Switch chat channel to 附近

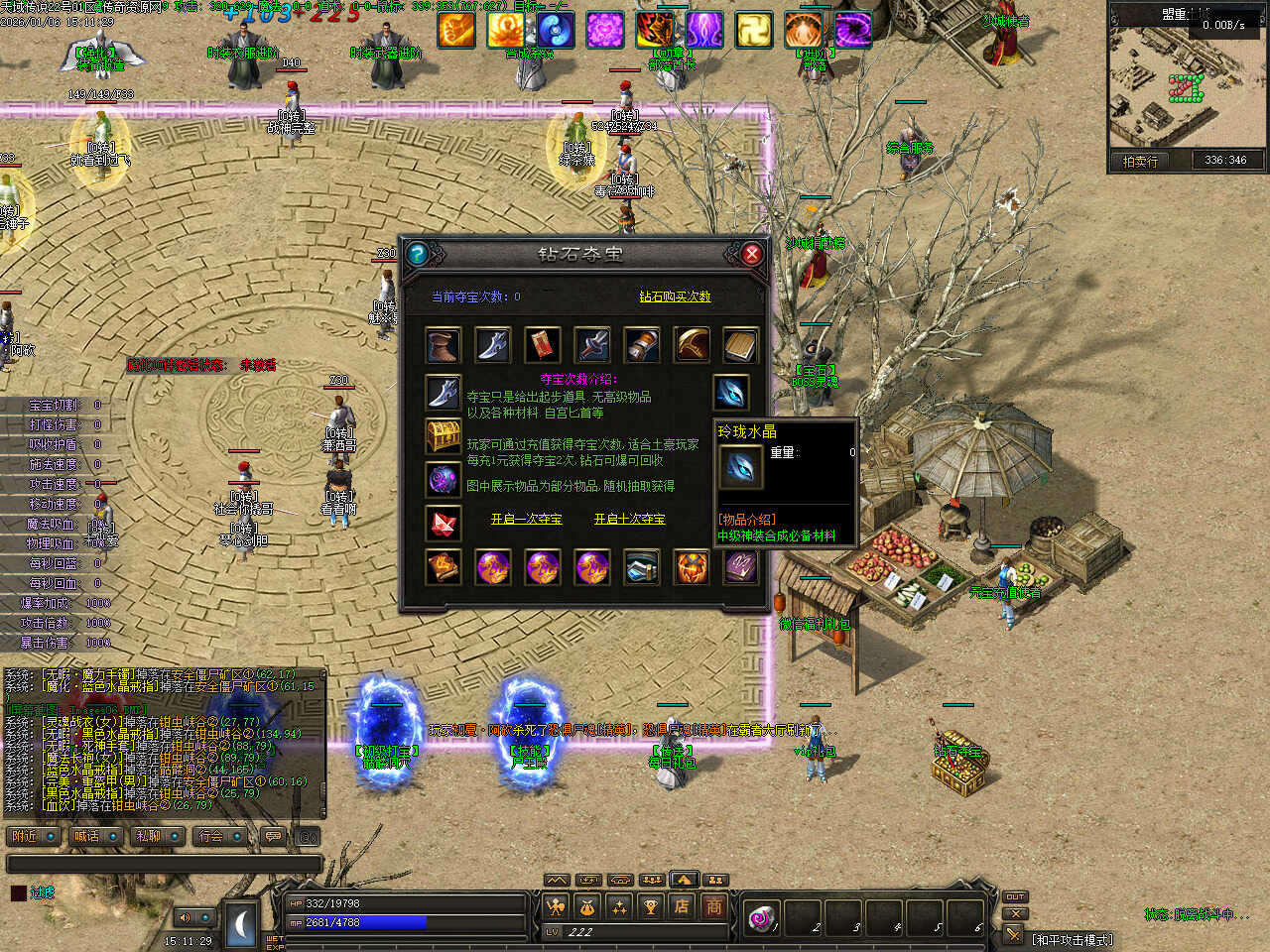click(x=34, y=836)
